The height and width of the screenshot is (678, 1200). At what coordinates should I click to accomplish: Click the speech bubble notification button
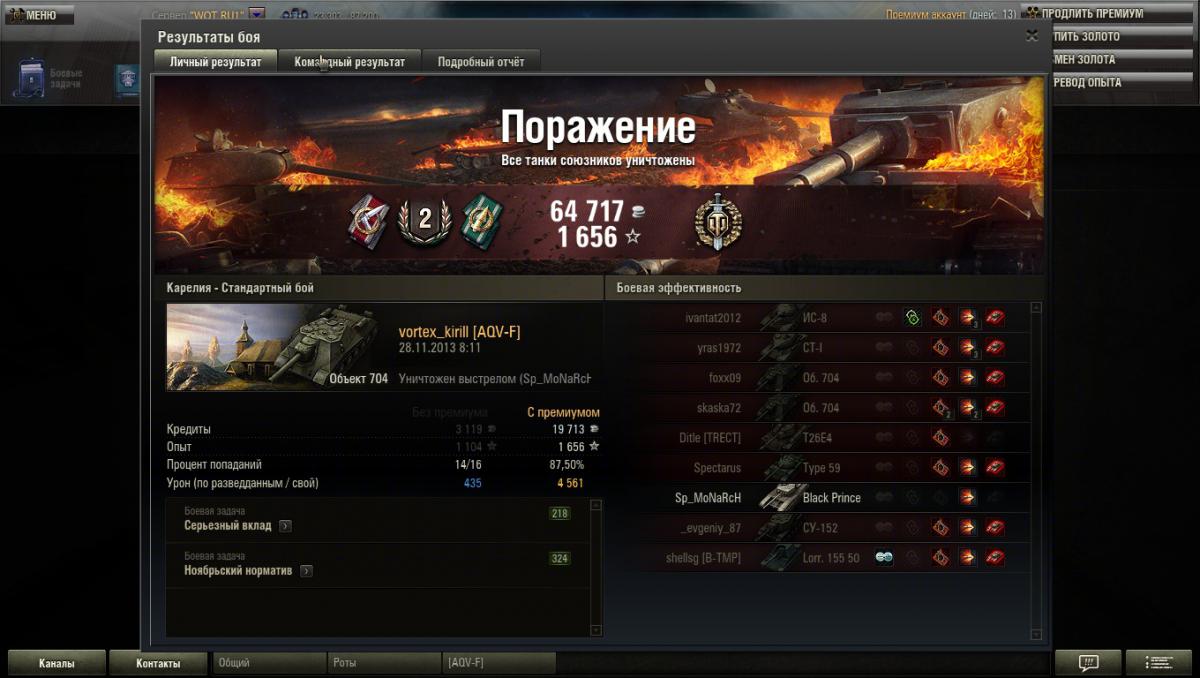(x=1088, y=662)
